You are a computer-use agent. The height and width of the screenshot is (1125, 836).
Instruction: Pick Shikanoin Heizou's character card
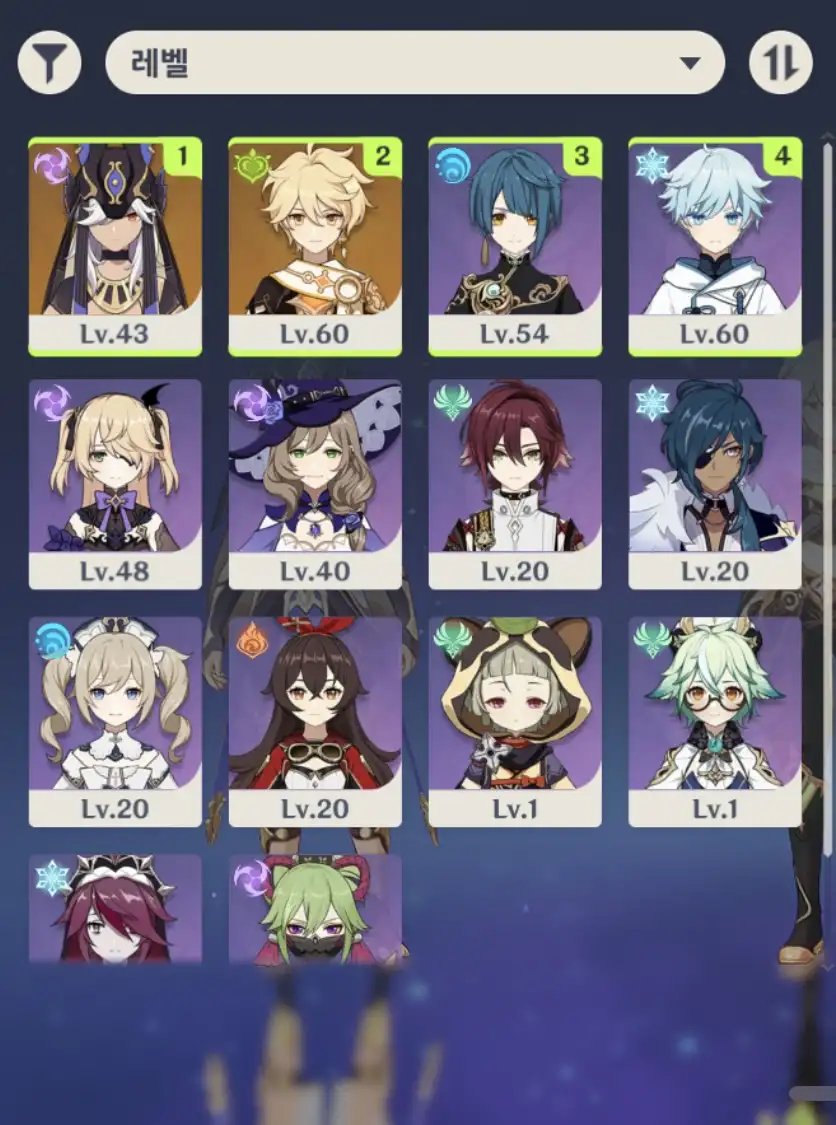[x=515, y=484]
